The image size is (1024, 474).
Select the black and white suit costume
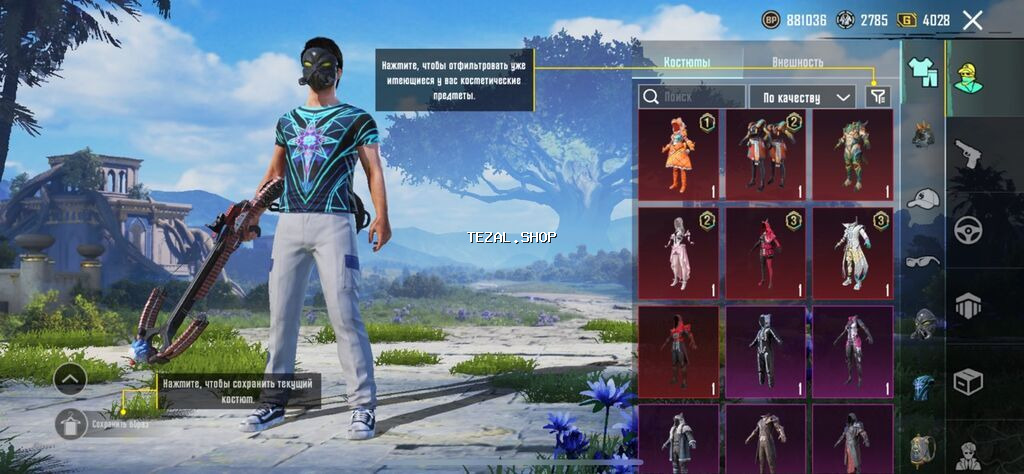pos(765,351)
